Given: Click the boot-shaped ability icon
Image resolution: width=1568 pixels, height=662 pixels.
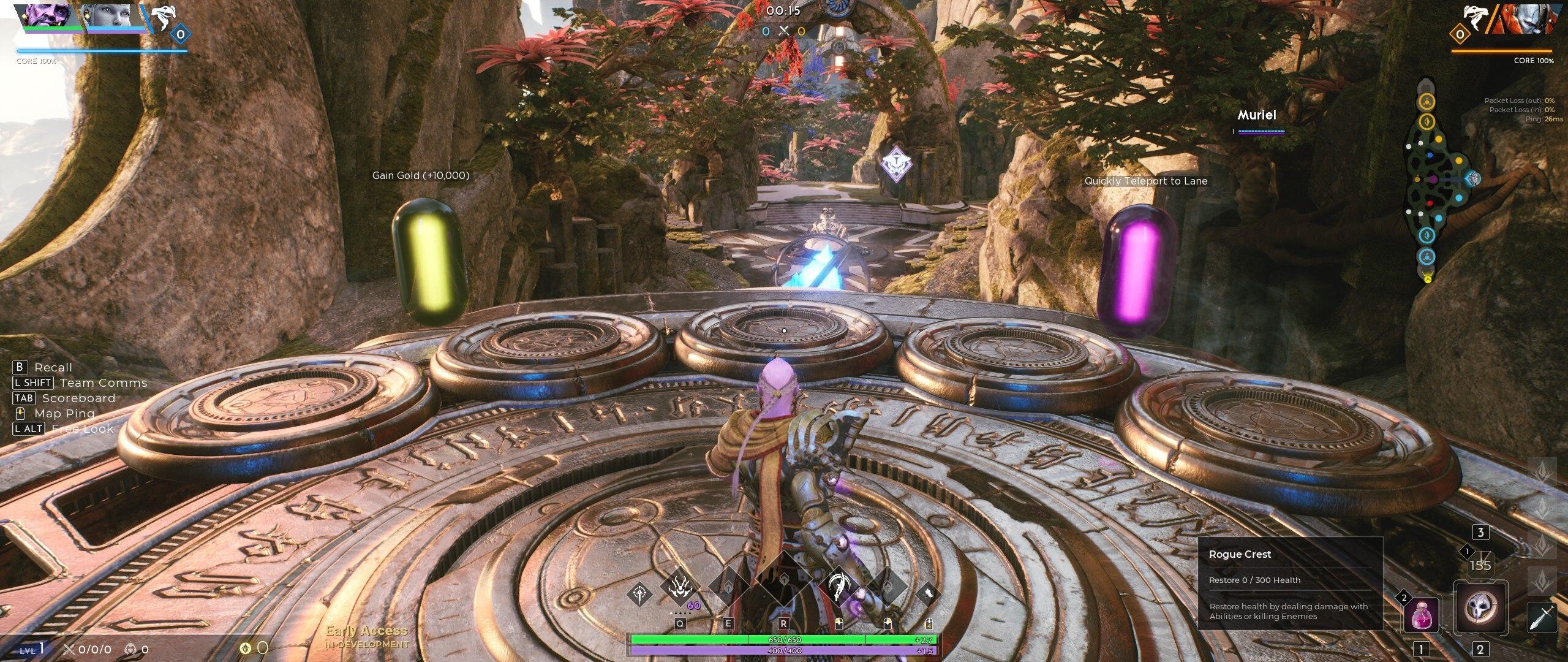Looking at the screenshot, I should [x=928, y=594].
